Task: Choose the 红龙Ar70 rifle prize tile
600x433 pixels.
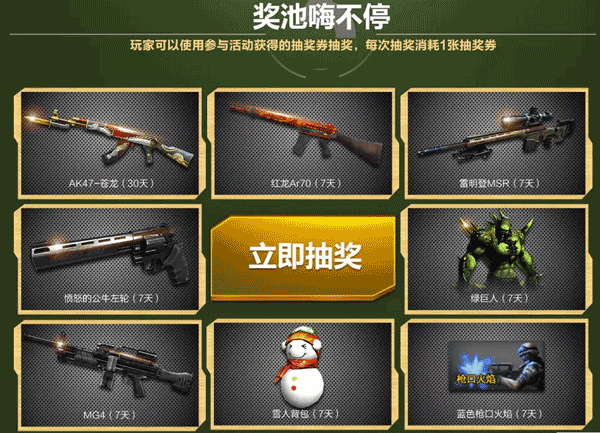Action: pos(299,142)
